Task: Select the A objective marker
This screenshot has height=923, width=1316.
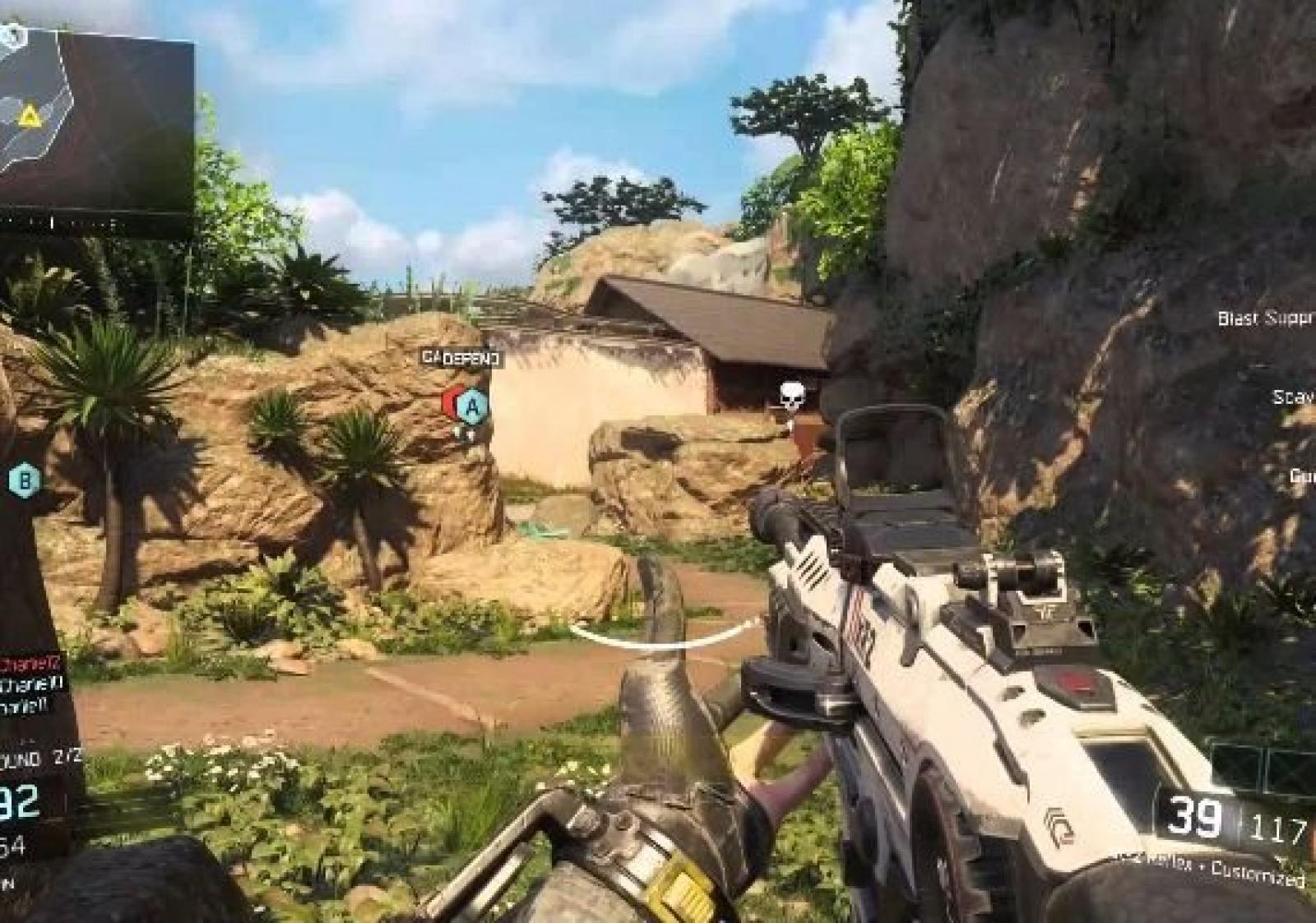Action: click(x=472, y=405)
